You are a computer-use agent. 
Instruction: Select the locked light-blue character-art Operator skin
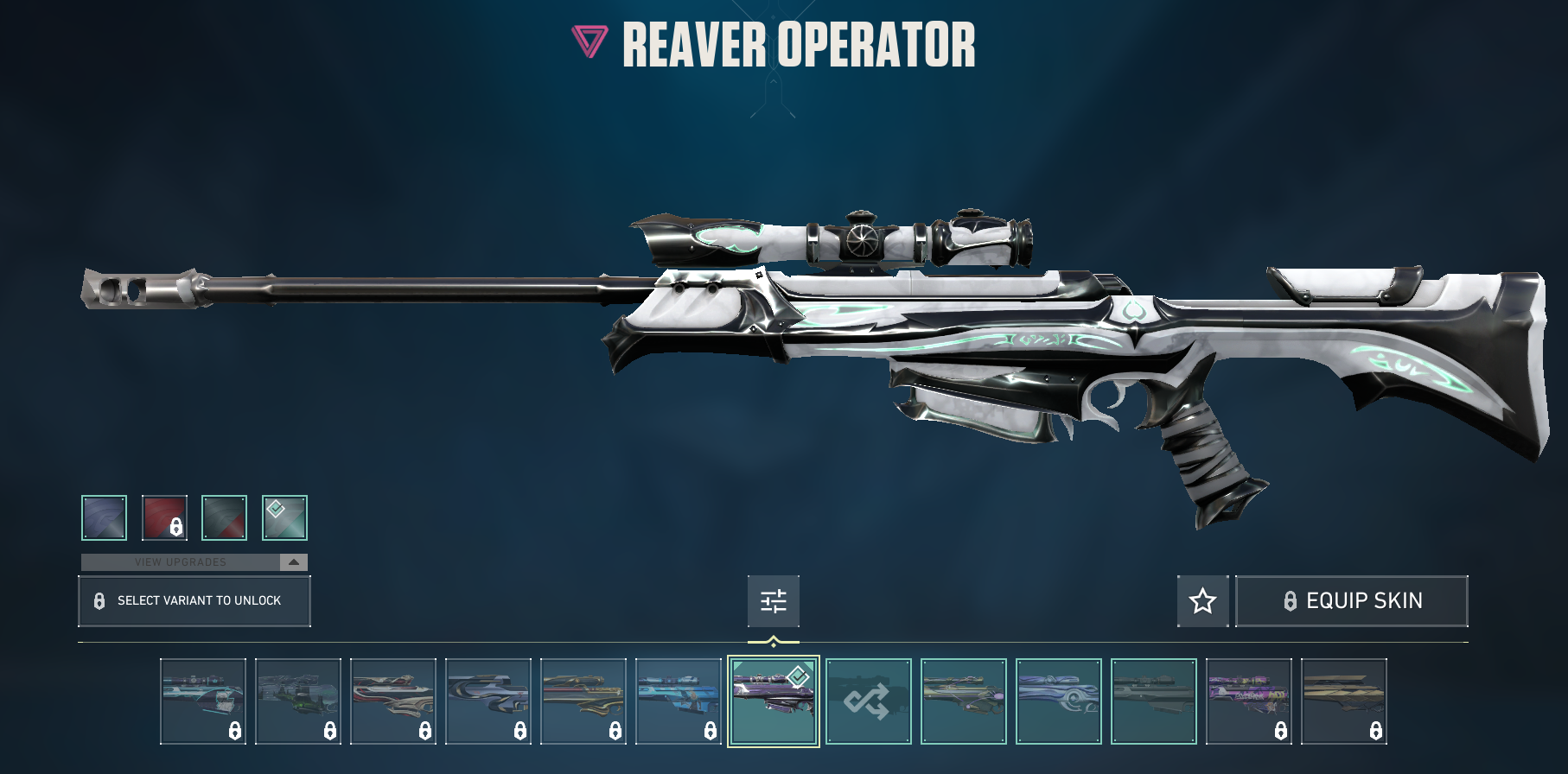click(x=678, y=701)
